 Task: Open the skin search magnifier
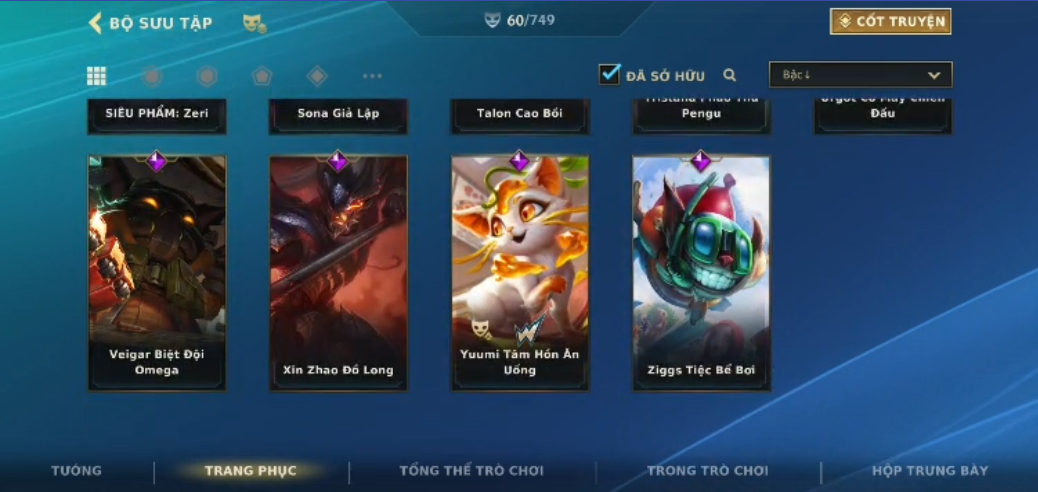pyautogui.click(x=730, y=75)
